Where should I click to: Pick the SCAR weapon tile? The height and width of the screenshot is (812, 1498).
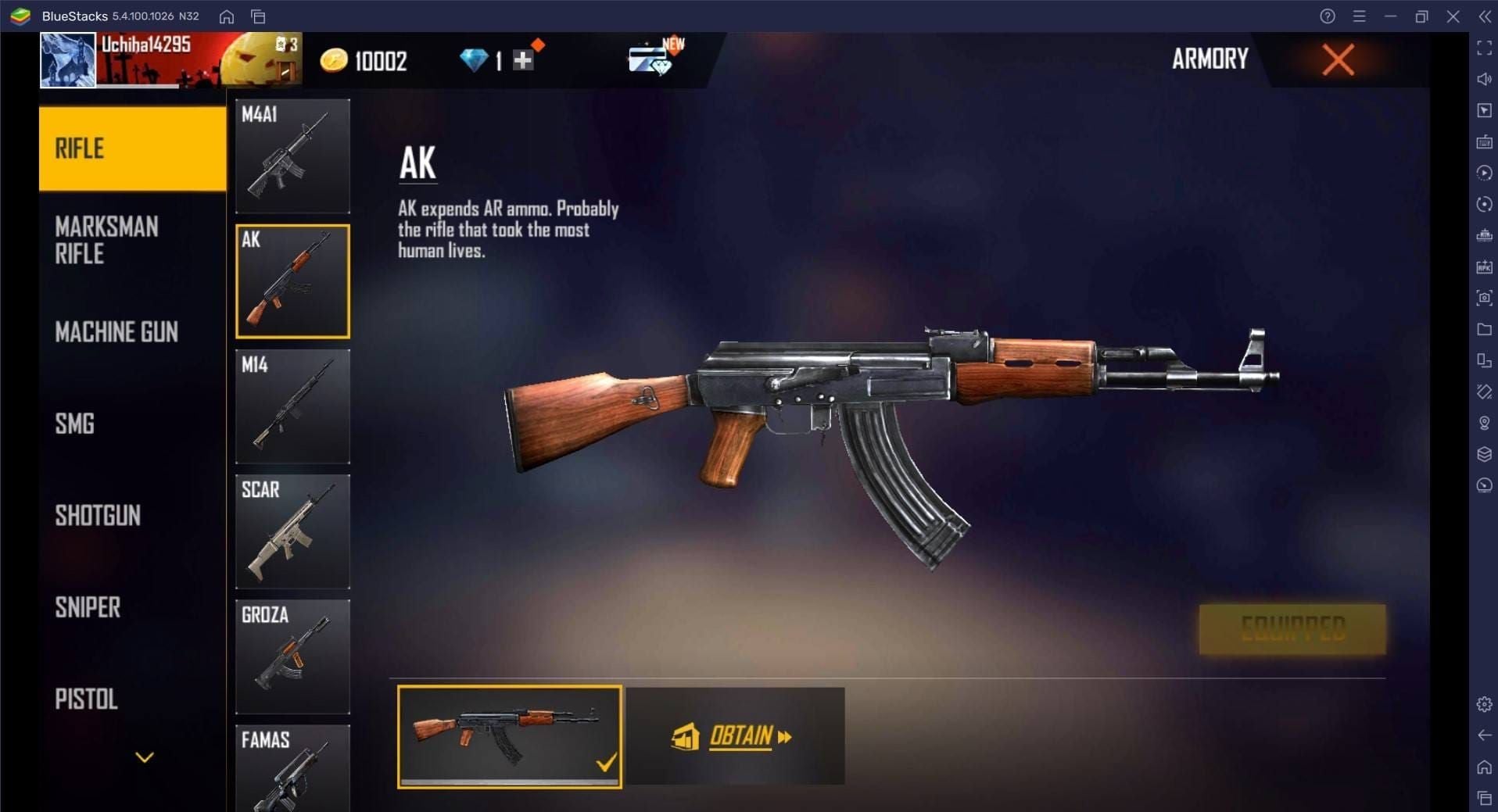coord(292,531)
